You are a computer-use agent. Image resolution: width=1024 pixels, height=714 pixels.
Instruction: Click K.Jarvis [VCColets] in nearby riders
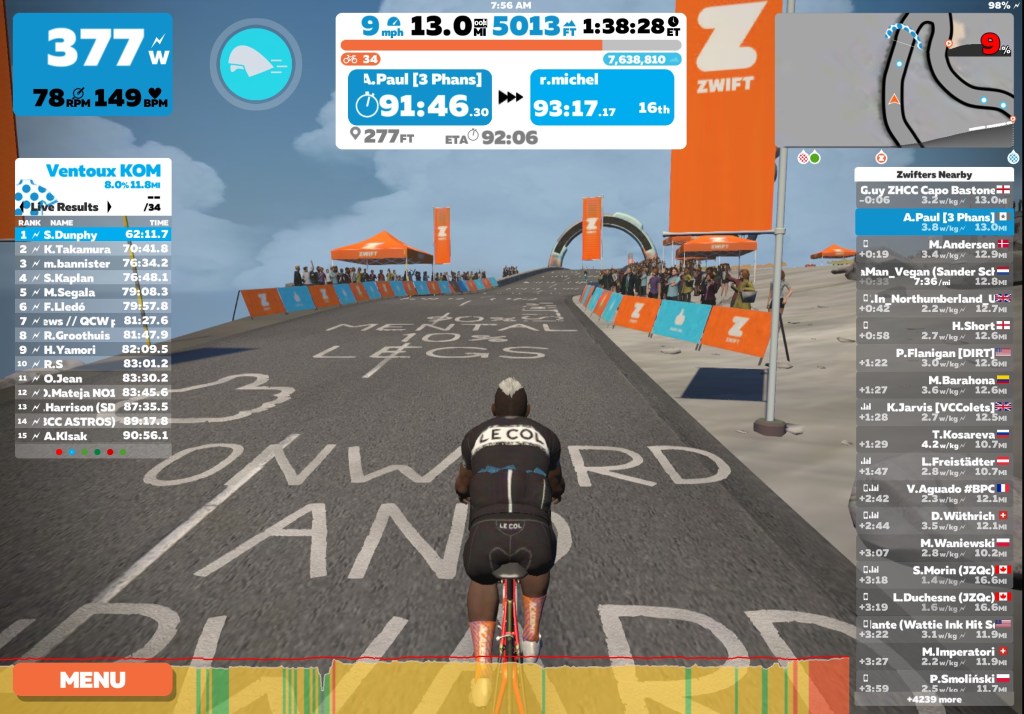point(934,412)
